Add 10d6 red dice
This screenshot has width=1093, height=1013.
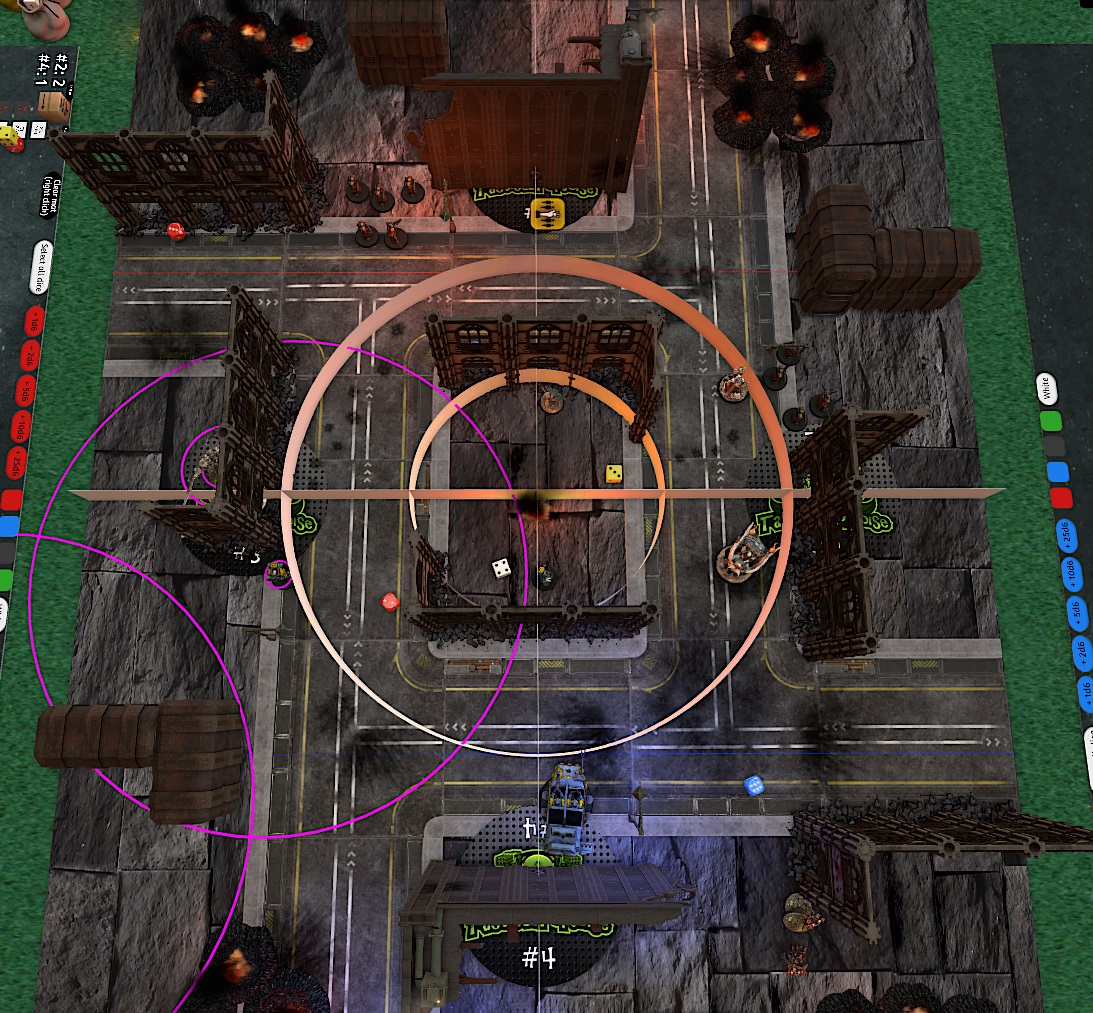point(19,427)
